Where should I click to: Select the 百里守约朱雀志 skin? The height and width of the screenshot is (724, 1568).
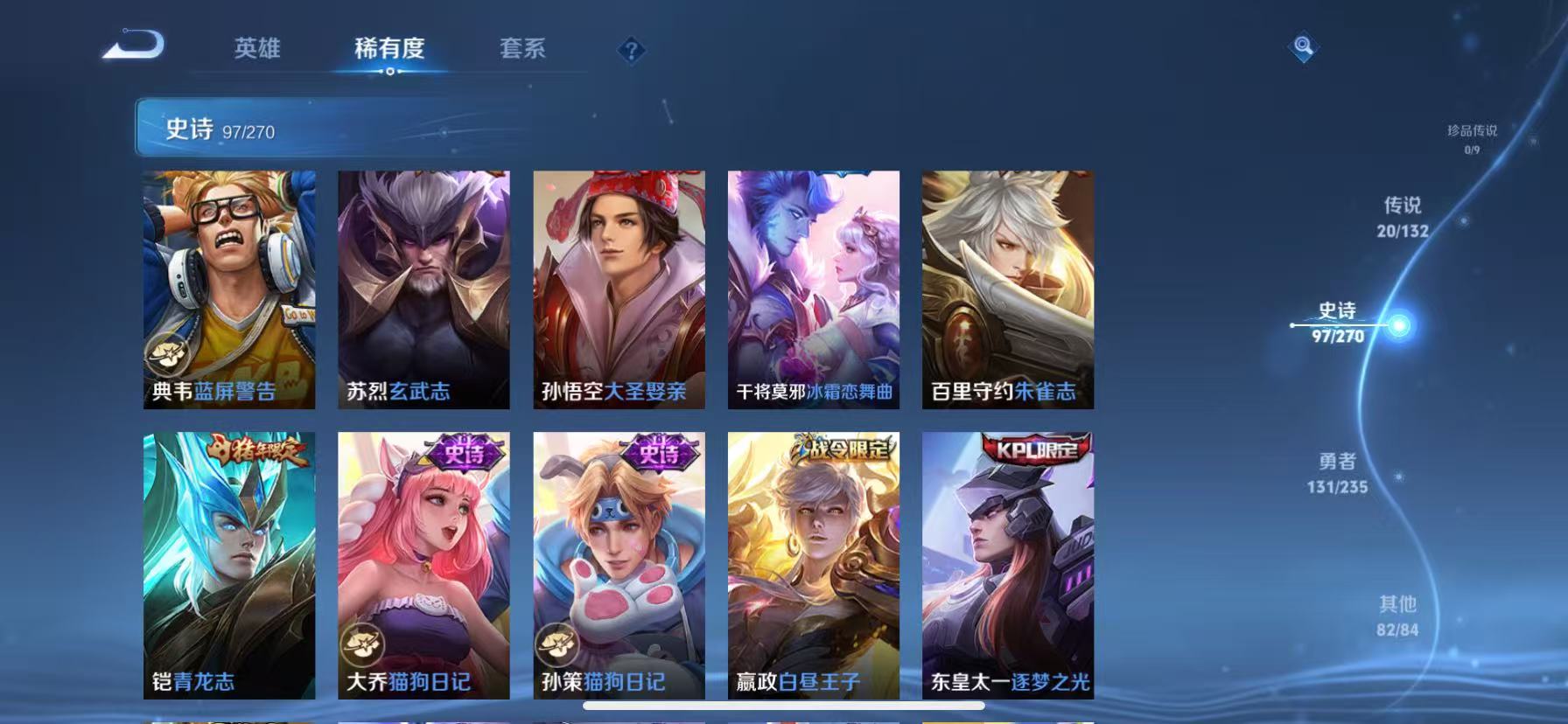(1006, 289)
